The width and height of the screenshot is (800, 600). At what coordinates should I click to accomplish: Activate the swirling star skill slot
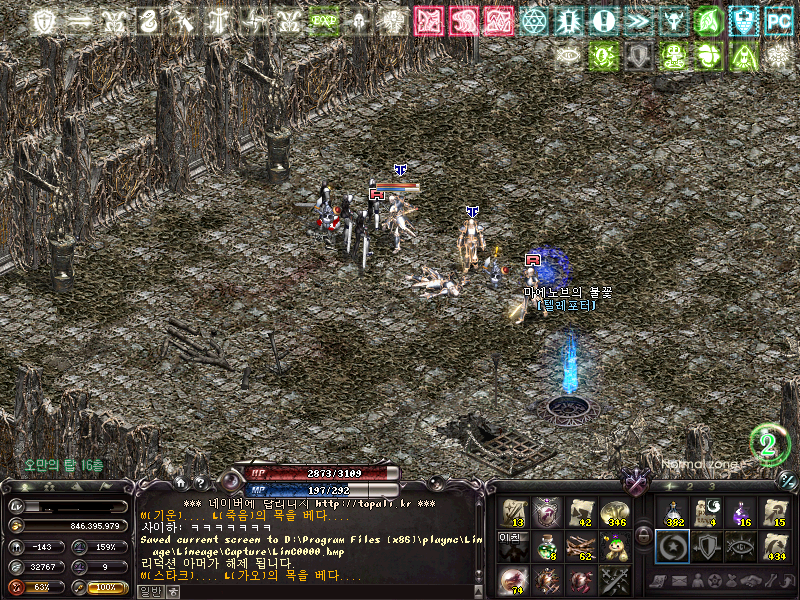[x=671, y=546]
